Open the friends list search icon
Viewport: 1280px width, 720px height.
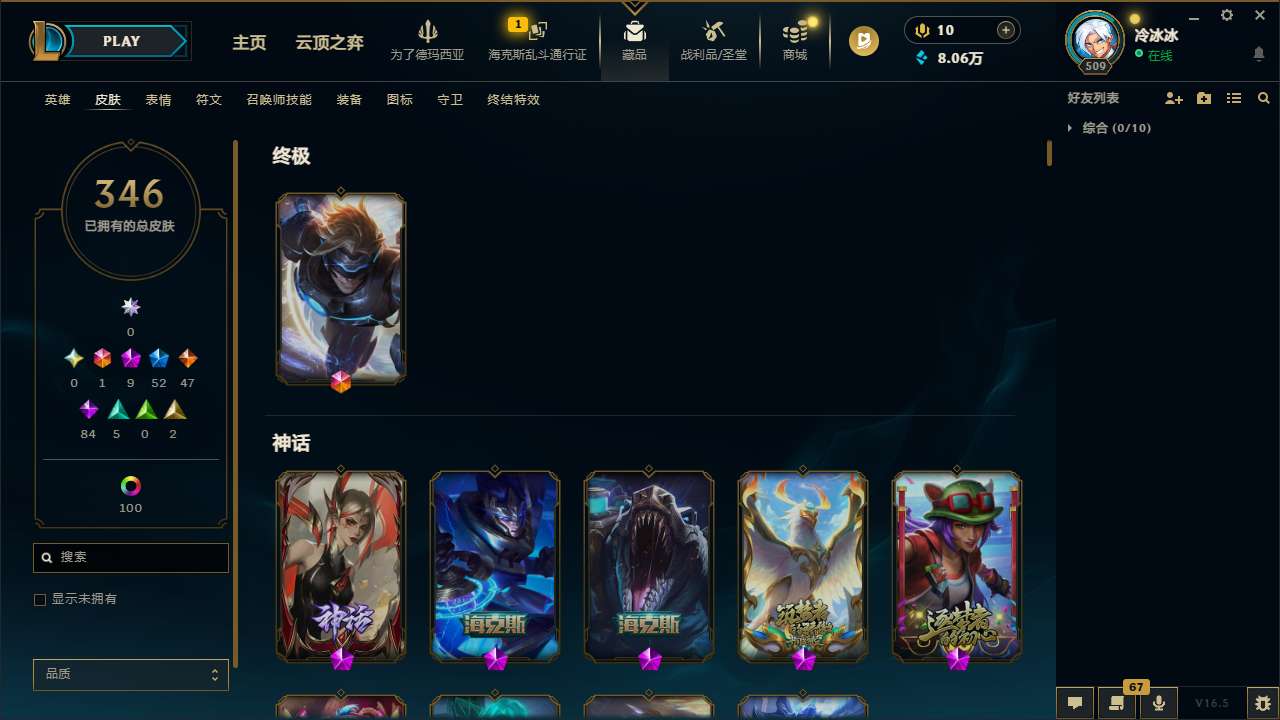[x=1264, y=98]
